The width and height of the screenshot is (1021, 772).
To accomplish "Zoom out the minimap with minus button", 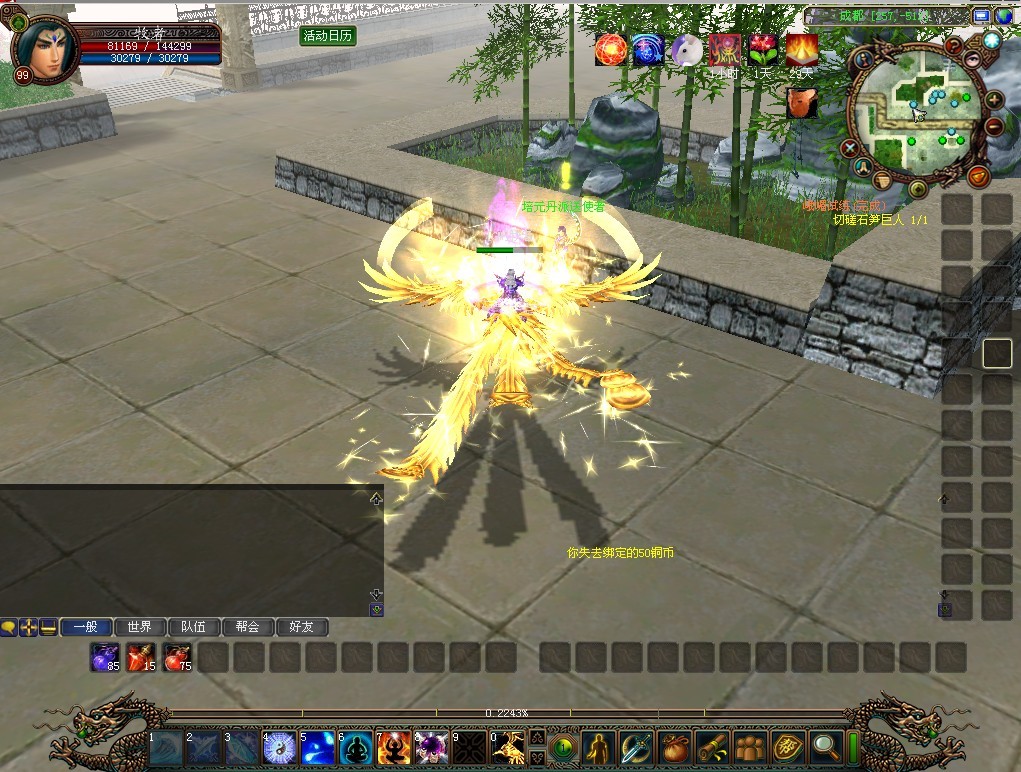I will (x=994, y=127).
